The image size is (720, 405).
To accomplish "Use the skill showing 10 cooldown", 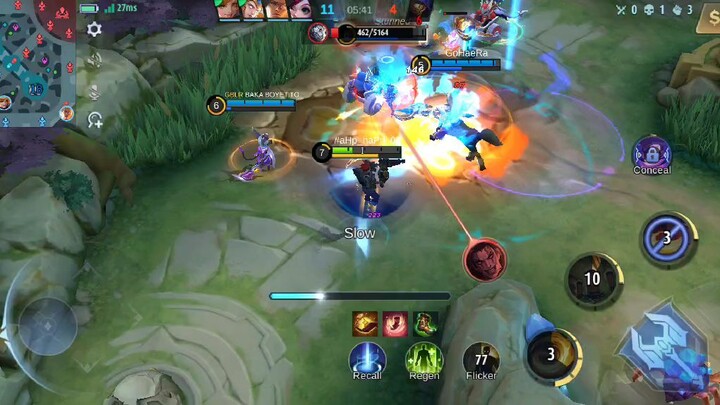I will [x=593, y=279].
